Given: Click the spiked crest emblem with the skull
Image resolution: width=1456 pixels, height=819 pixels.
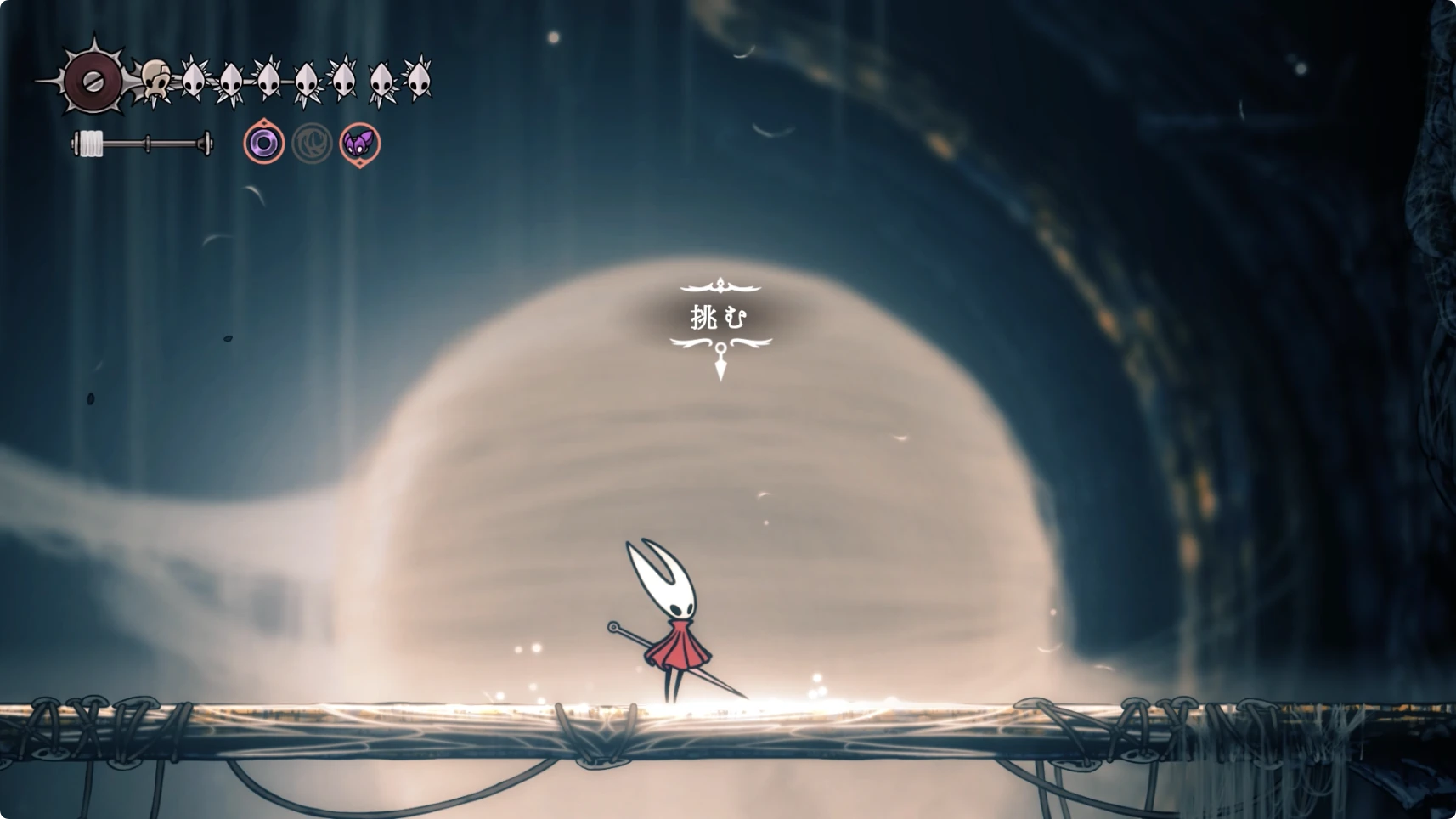Looking at the screenshot, I should [95, 82].
